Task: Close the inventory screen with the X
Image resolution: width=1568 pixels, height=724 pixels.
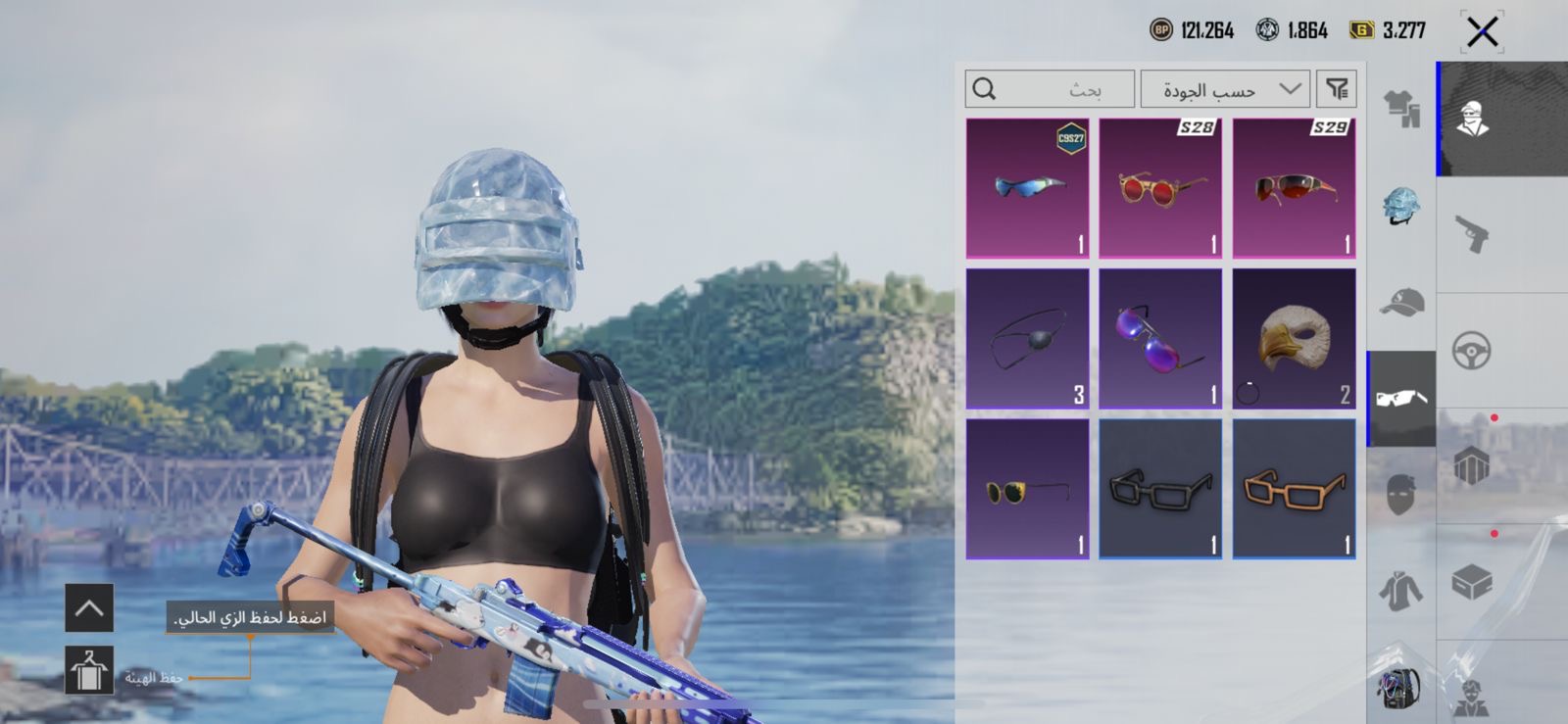Action: click(1482, 32)
